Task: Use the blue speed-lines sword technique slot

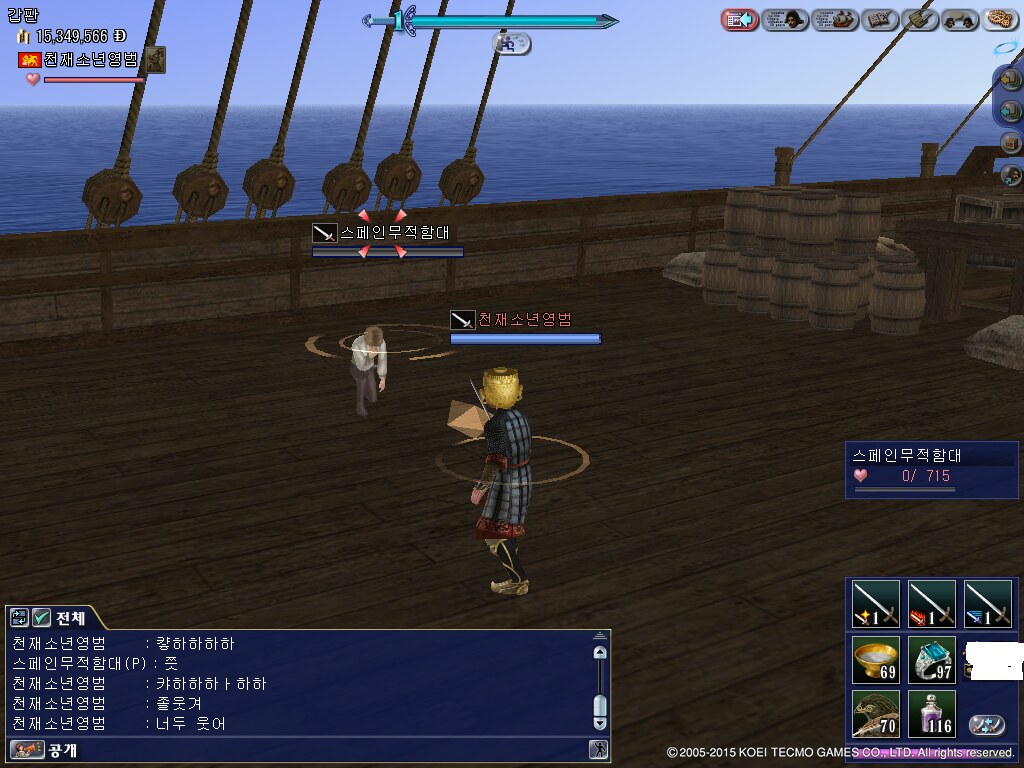Action: (x=988, y=605)
